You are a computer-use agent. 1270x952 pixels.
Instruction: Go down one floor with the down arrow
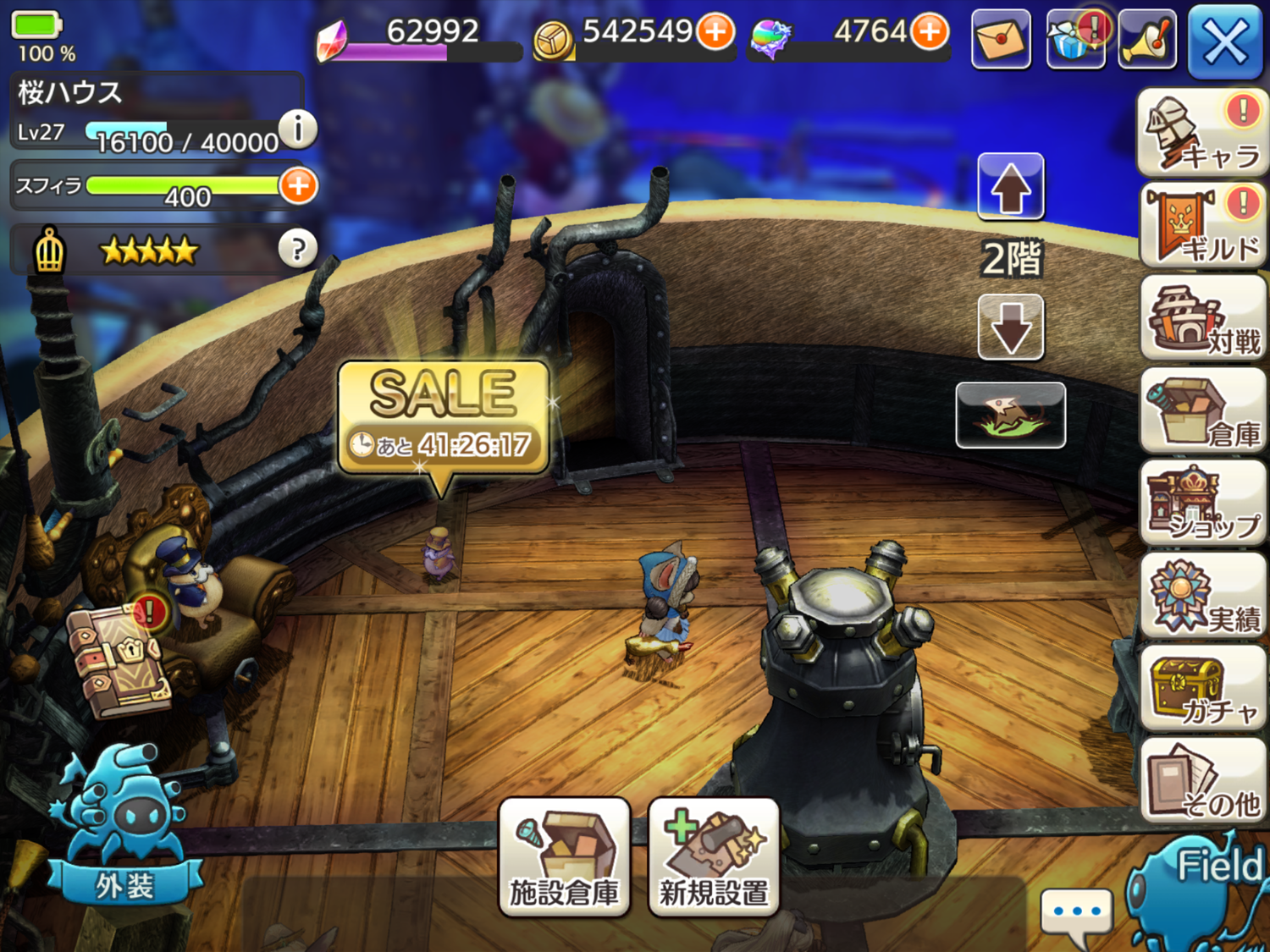[1010, 327]
